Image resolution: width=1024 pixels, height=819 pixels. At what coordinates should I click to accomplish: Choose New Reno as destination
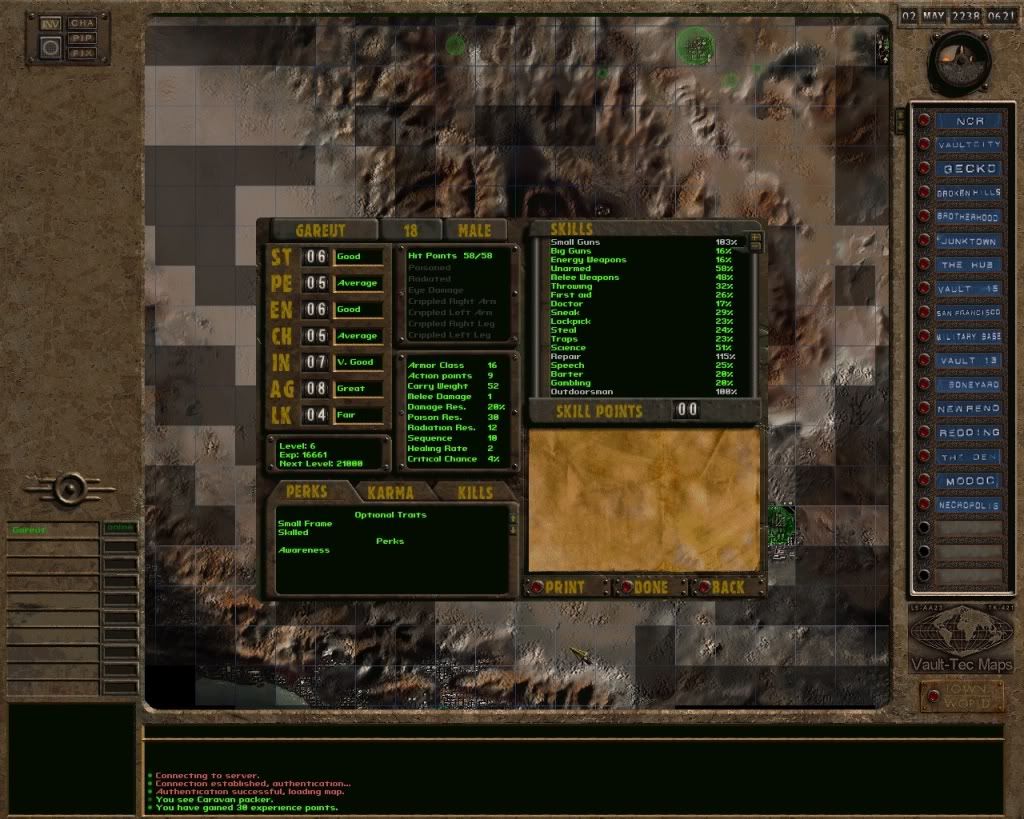(968, 409)
